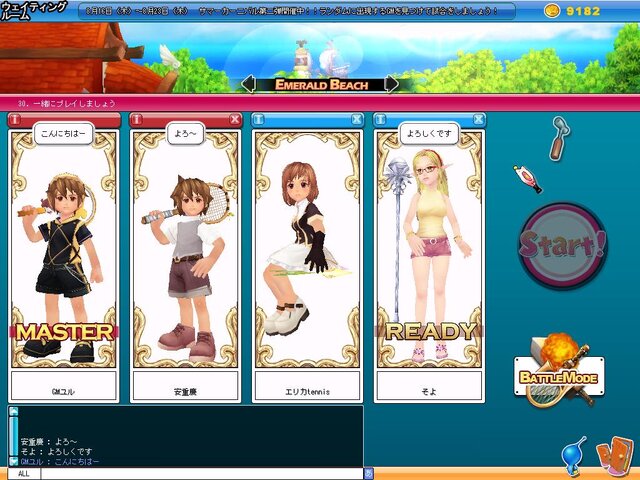The height and width of the screenshot is (480, 640).
Task: Click the gold coin currency icon
Action: [x=551, y=11]
